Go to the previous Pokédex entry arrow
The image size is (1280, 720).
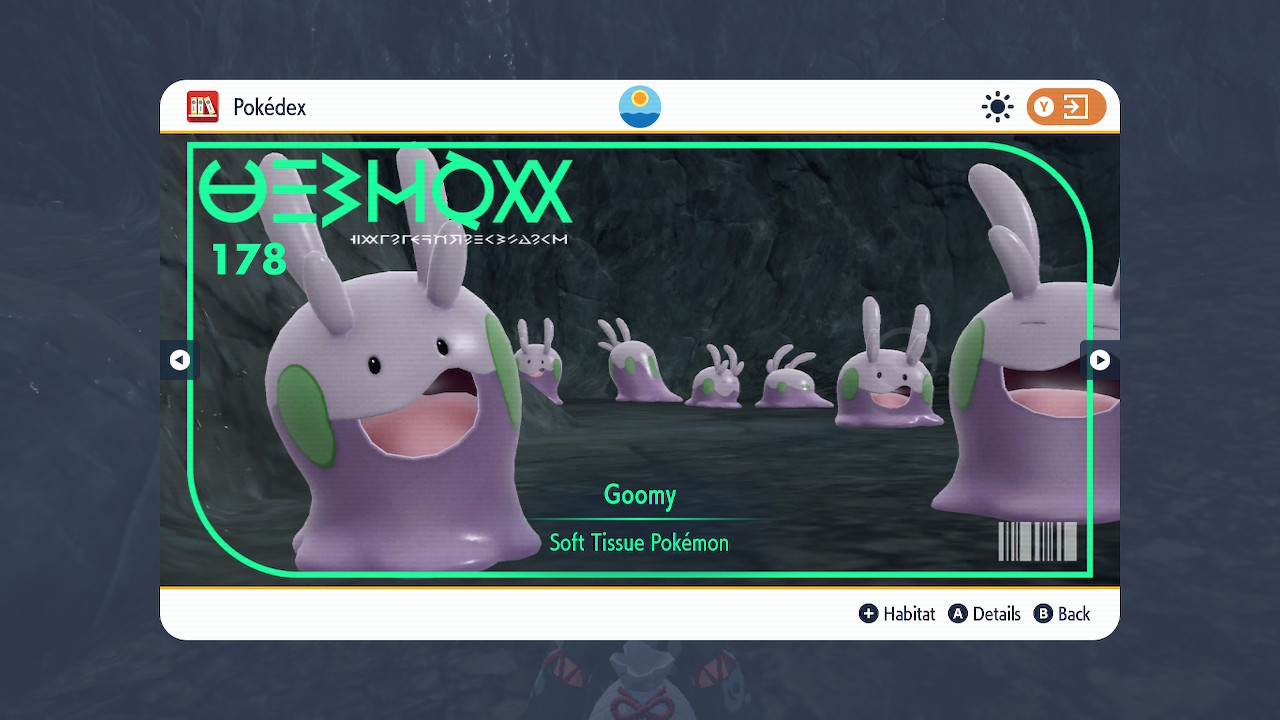click(x=180, y=360)
